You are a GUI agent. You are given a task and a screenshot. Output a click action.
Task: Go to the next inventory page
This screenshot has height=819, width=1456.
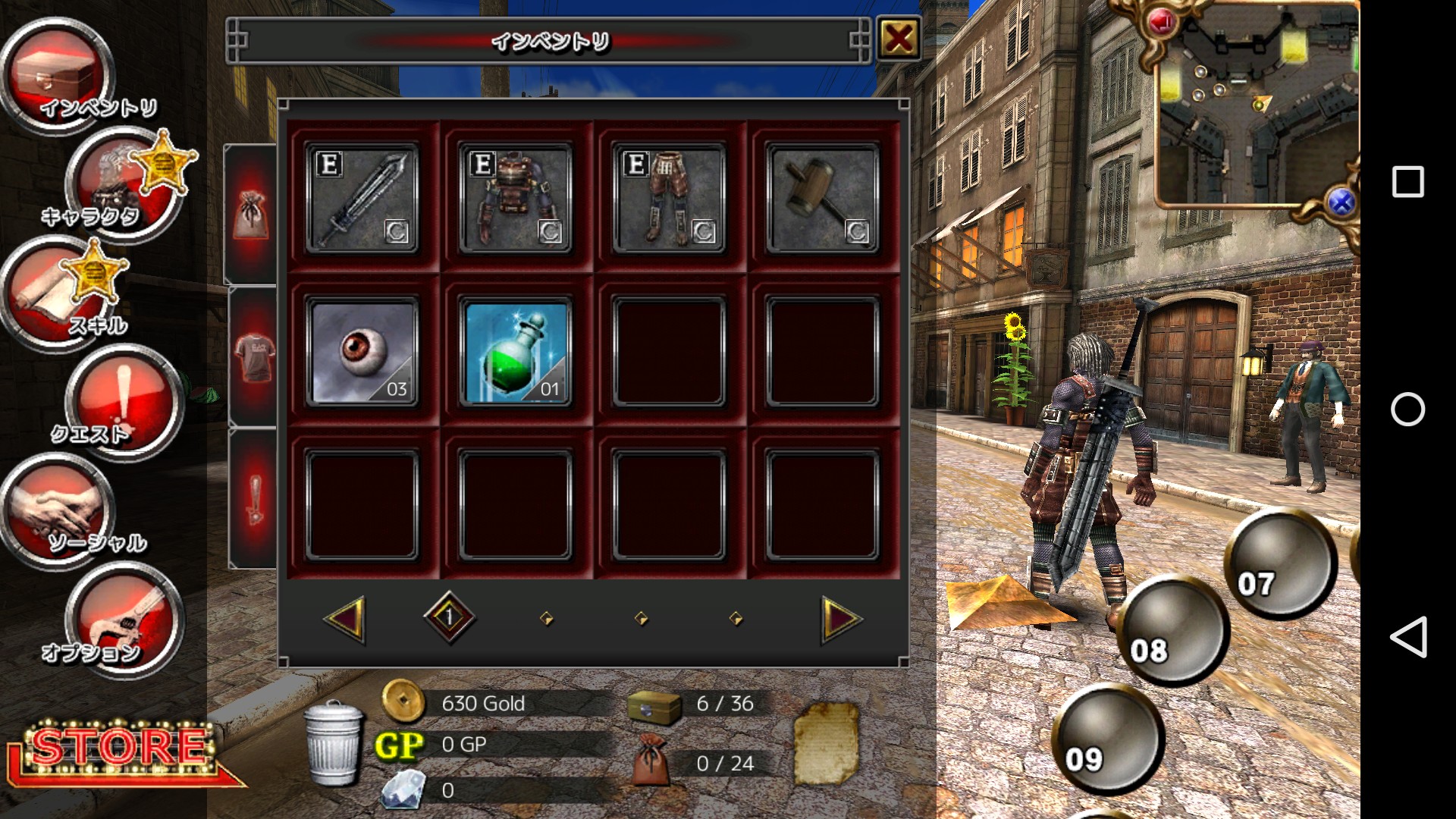coord(842,620)
